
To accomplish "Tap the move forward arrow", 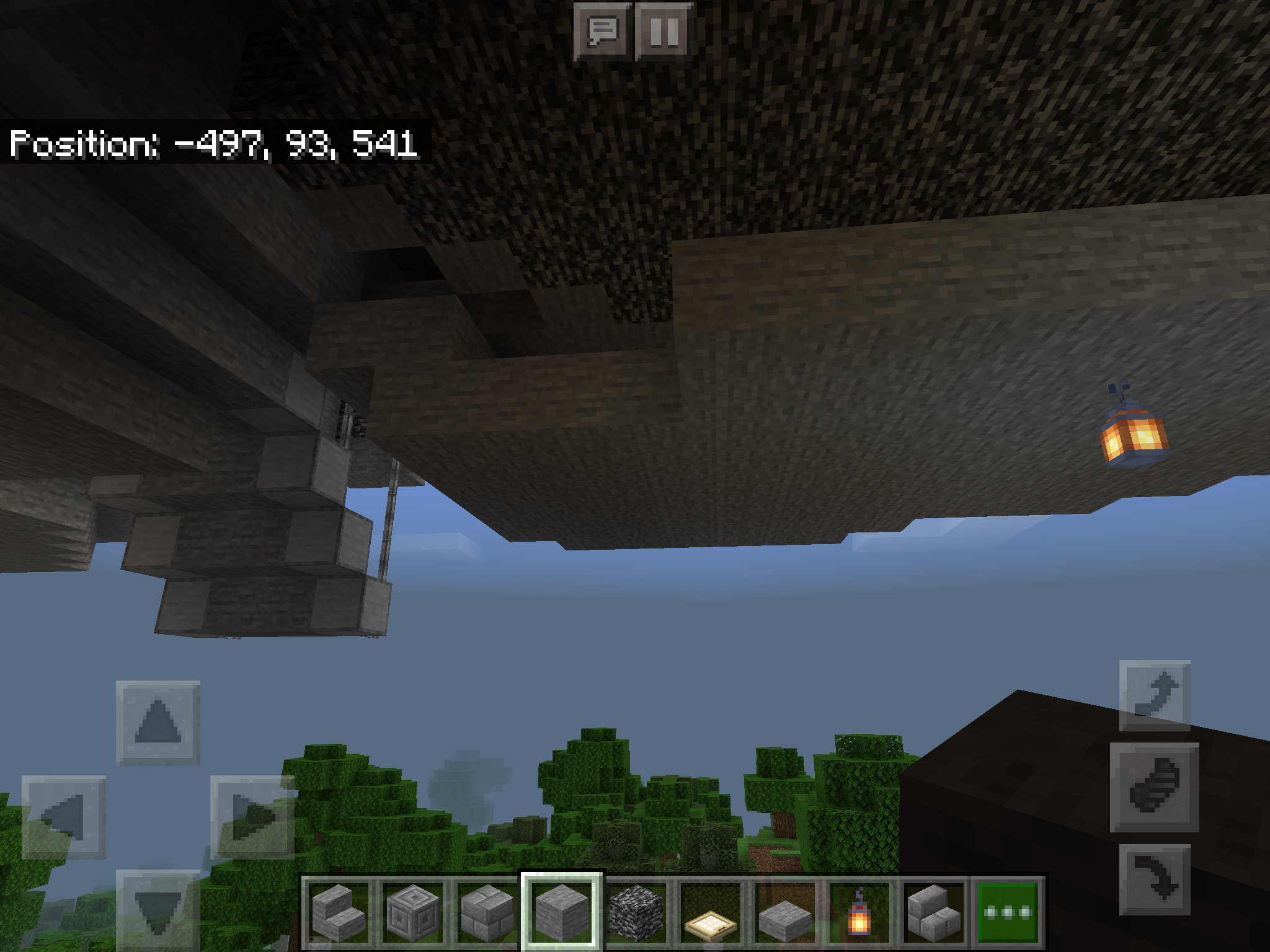I will [x=158, y=723].
